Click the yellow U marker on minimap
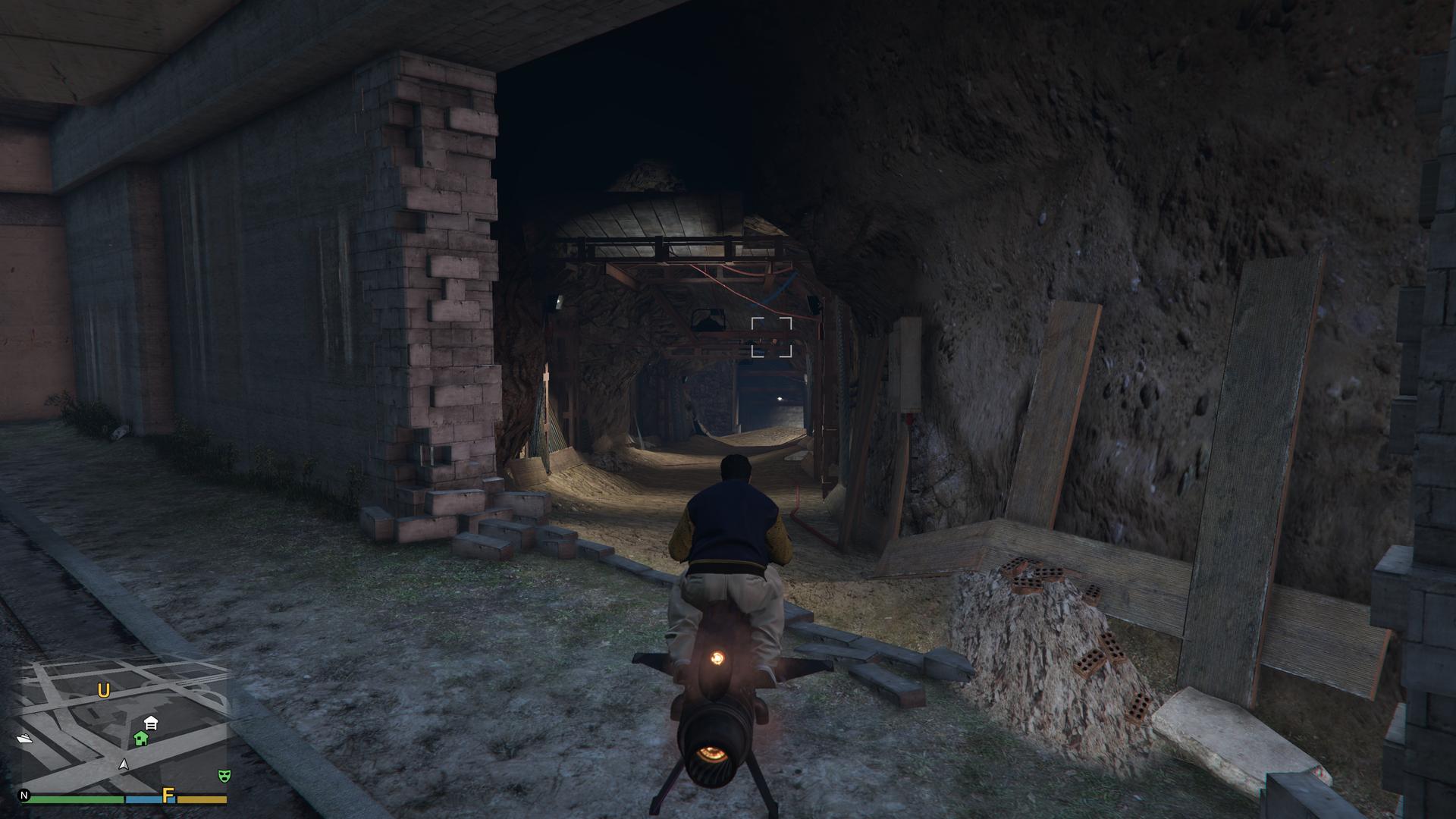The width and height of the screenshot is (1456, 819). tap(104, 691)
